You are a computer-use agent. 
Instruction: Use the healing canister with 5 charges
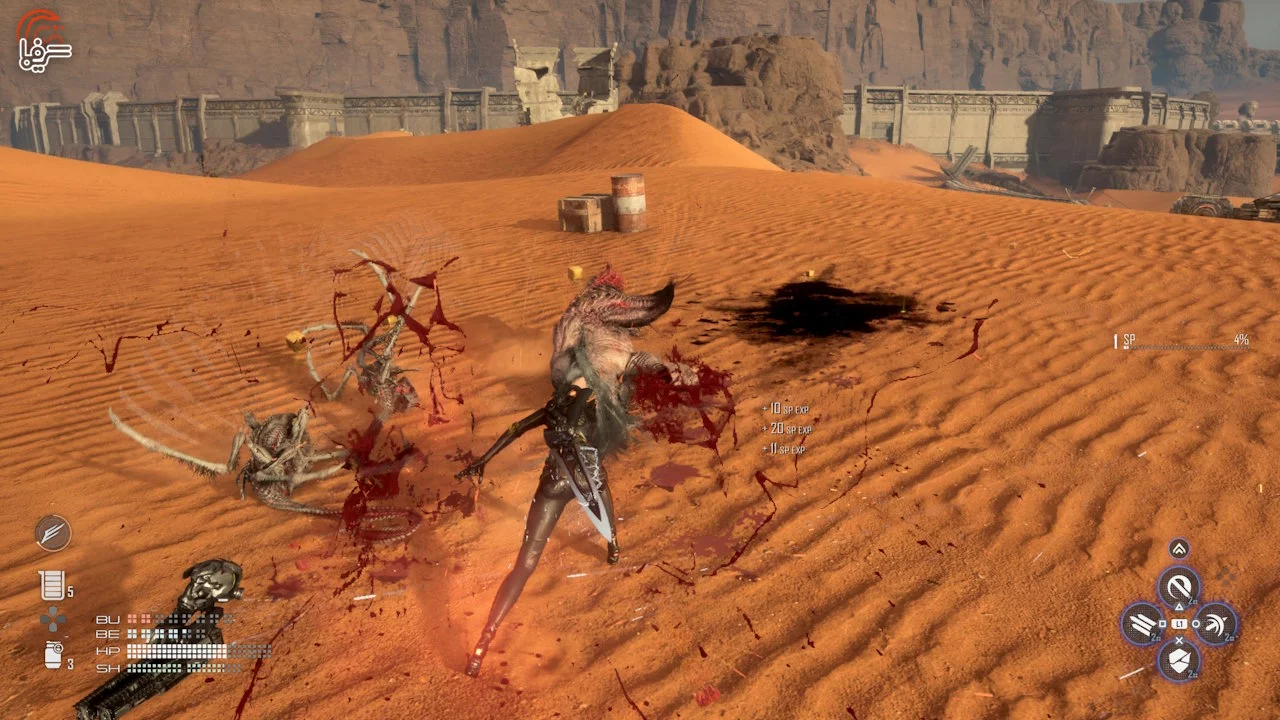click(x=52, y=585)
